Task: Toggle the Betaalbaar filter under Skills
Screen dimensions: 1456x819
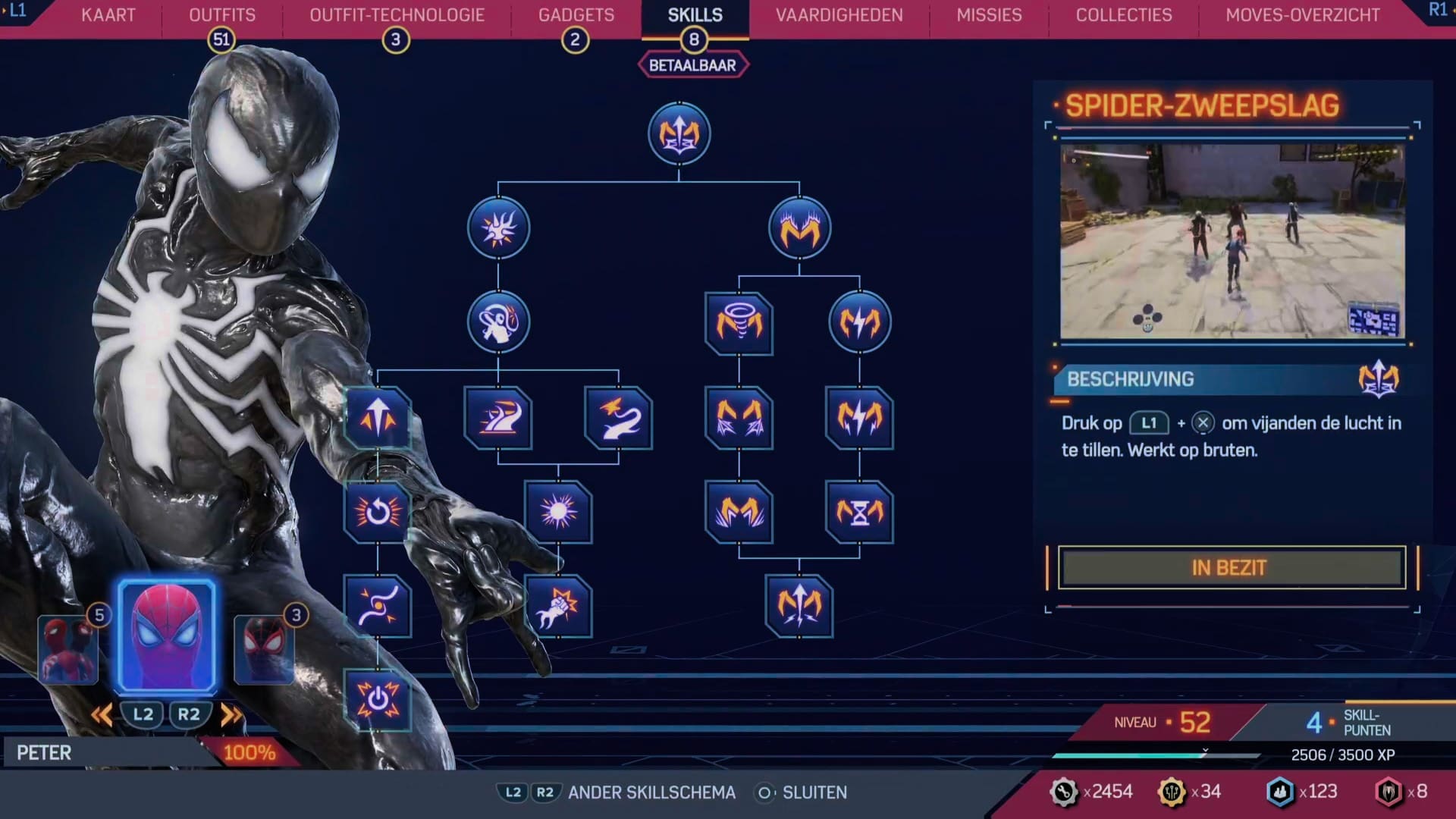Action: tap(692, 64)
